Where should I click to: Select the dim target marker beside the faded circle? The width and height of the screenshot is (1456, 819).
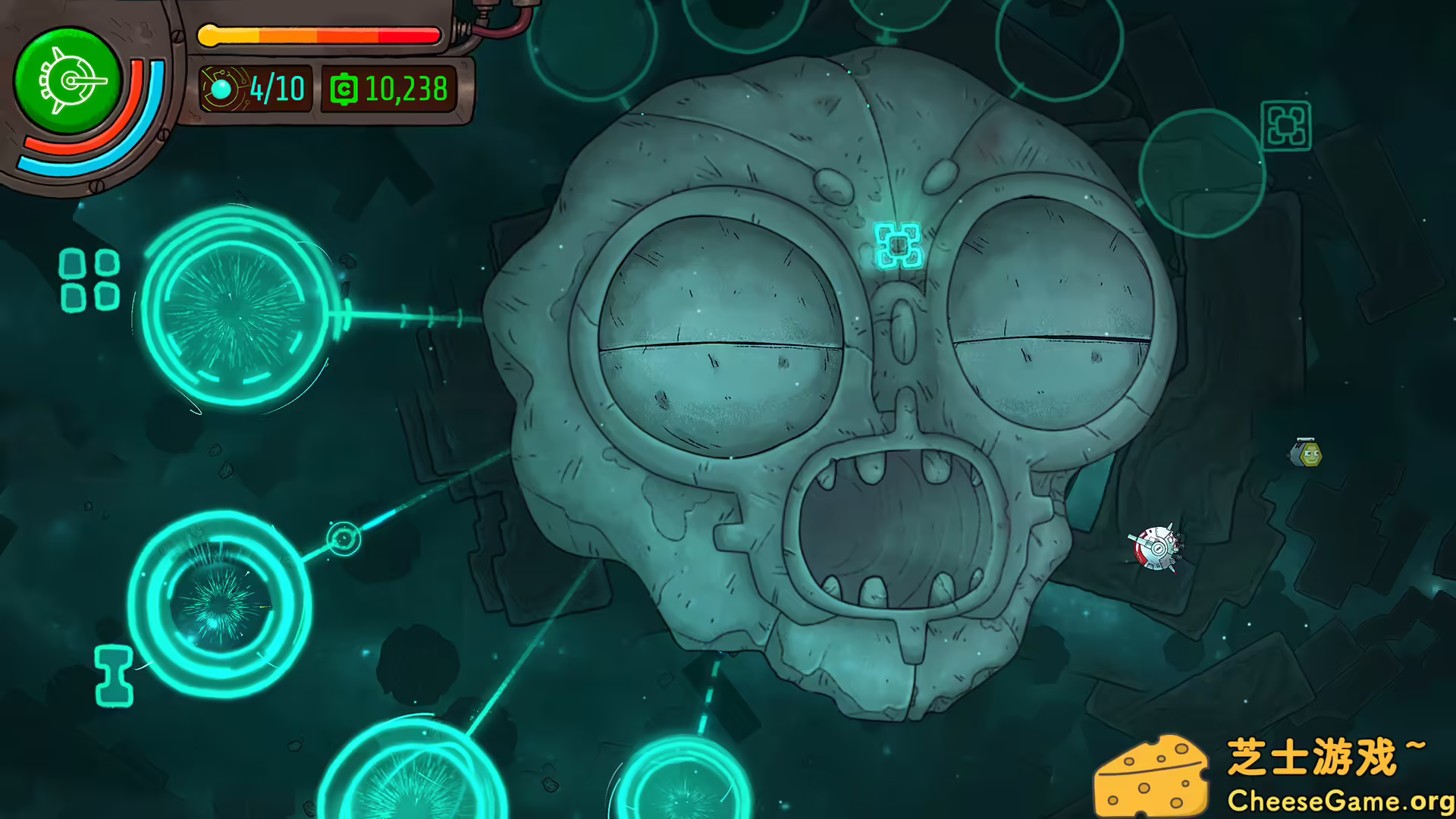(x=1286, y=126)
